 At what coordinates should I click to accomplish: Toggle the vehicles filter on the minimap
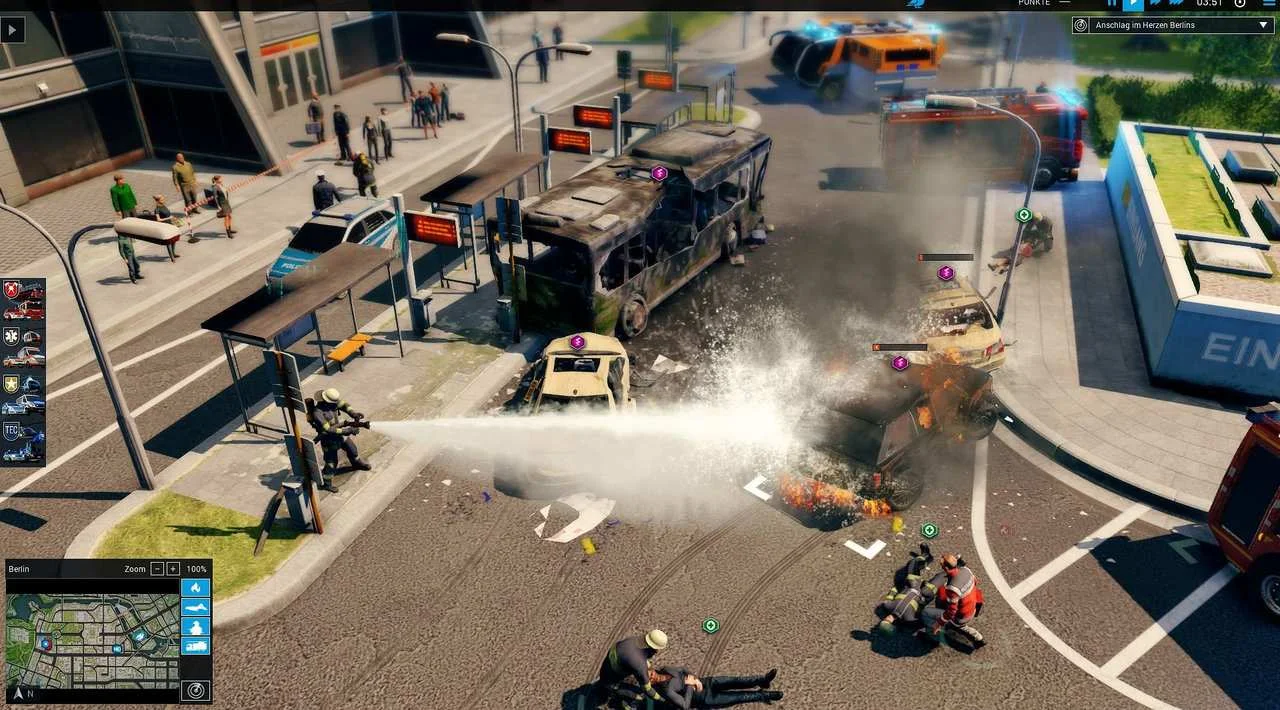pyautogui.click(x=196, y=646)
